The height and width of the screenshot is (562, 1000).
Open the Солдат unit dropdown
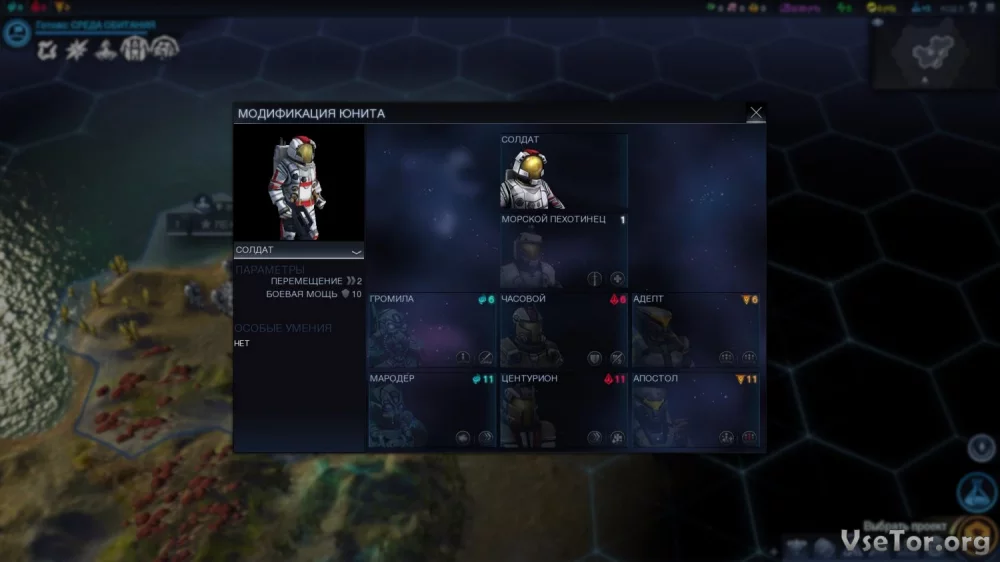(x=299, y=250)
